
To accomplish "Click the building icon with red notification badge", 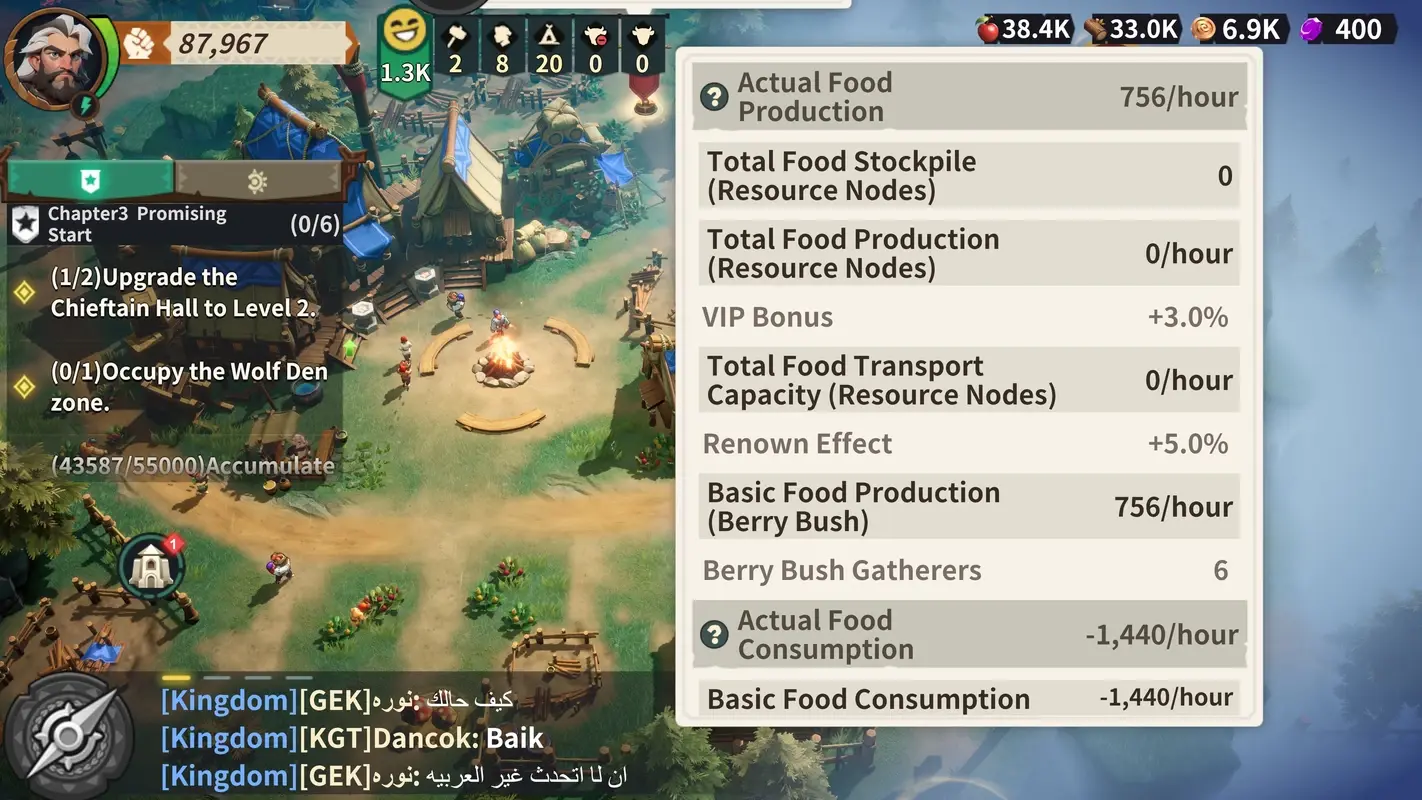I will tap(150, 566).
